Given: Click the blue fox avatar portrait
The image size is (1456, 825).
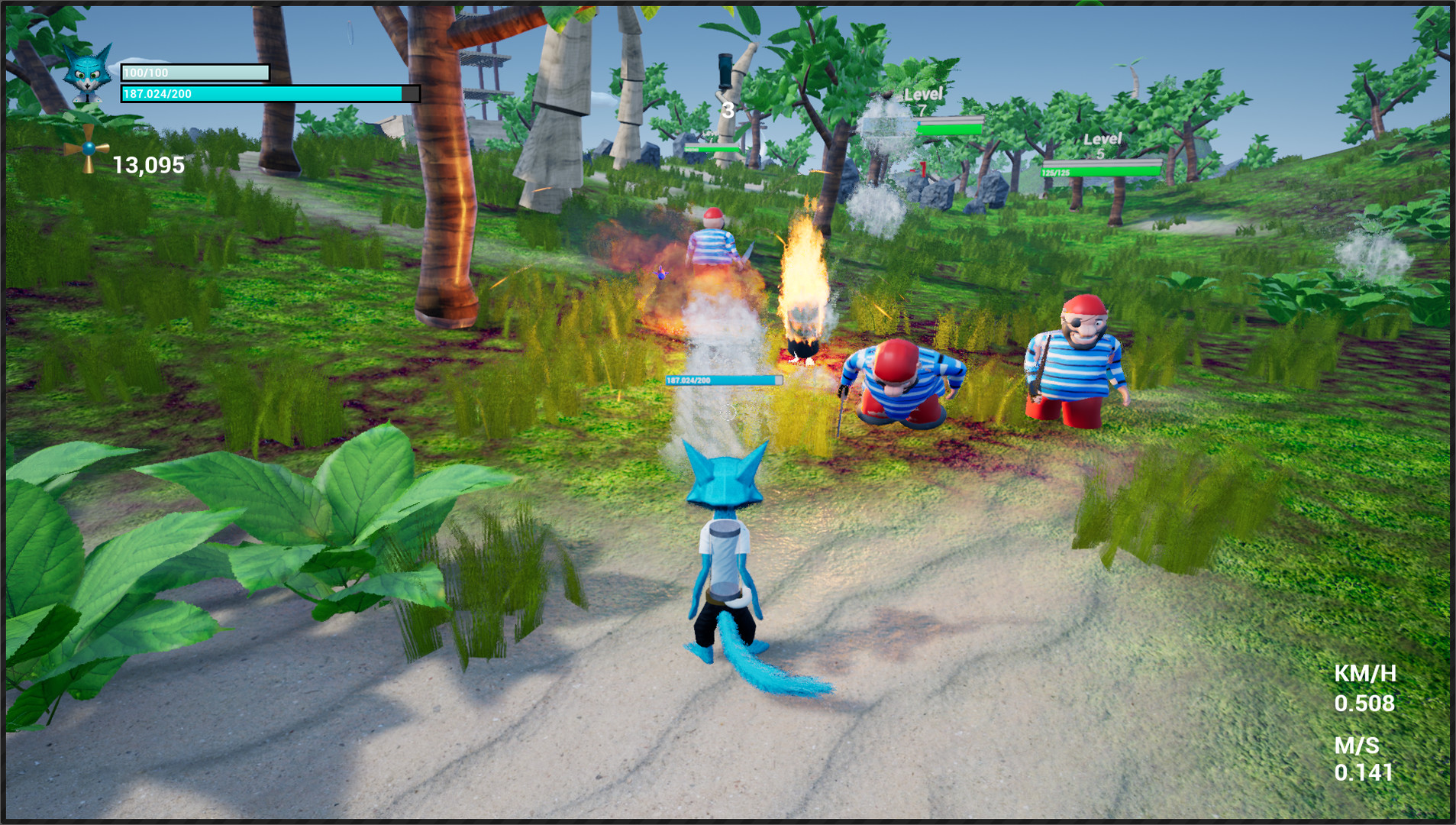Looking at the screenshot, I should click(86, 75).
